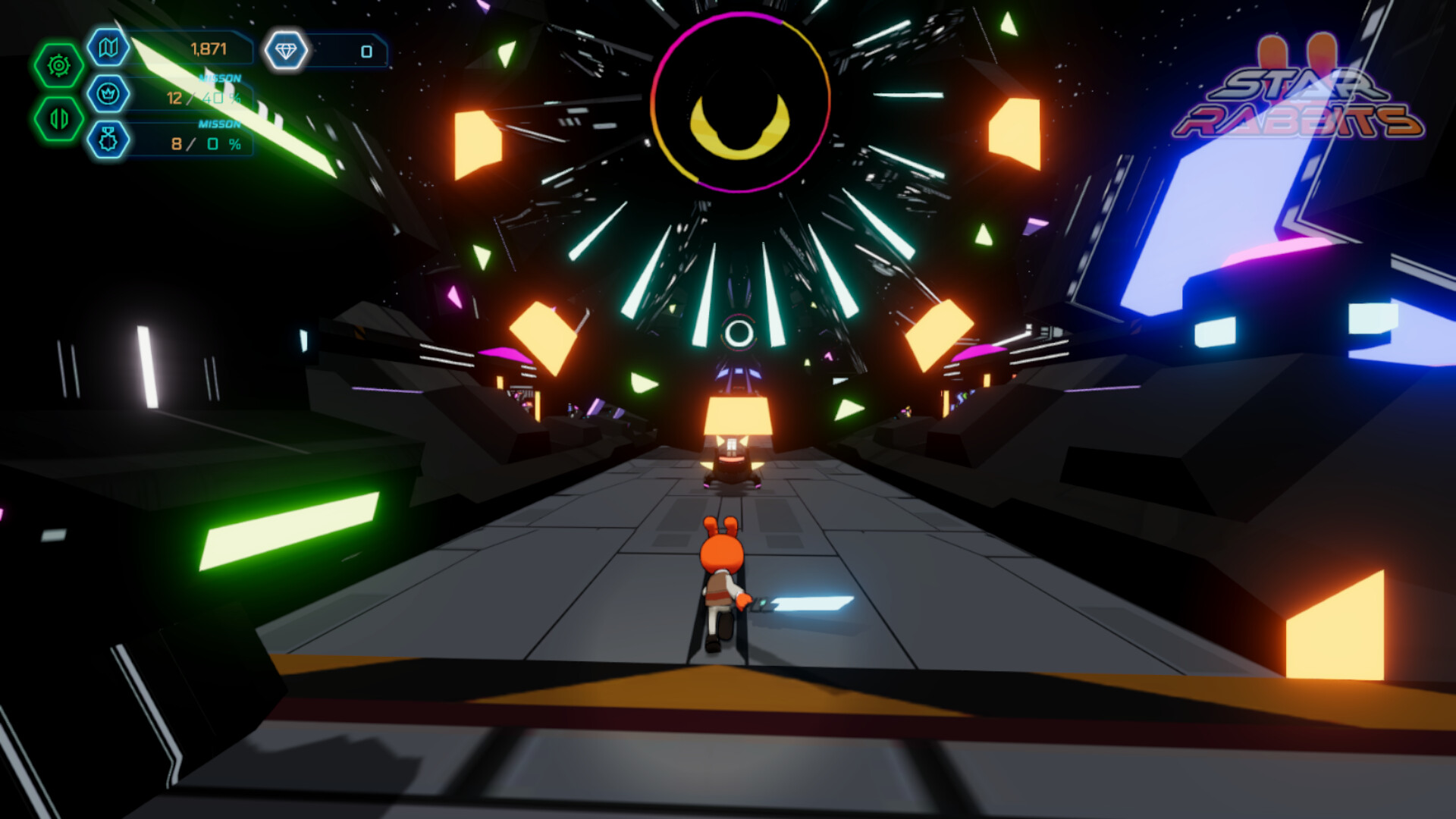Viewport: 1456px width, 819px height.
Task: Click the map icon in the HUD
Action: [x=107, y=49]
